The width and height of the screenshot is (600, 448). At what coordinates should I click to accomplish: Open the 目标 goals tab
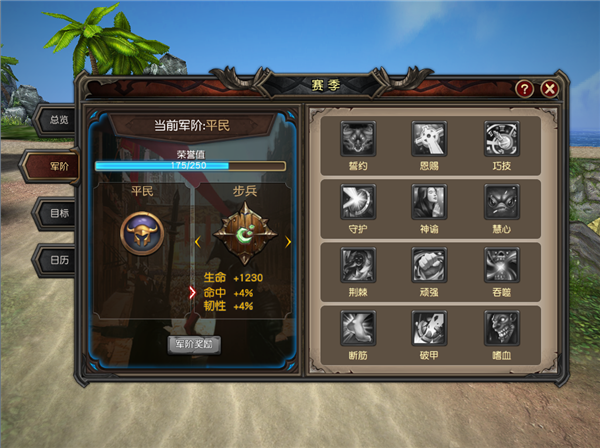(58, 212)
